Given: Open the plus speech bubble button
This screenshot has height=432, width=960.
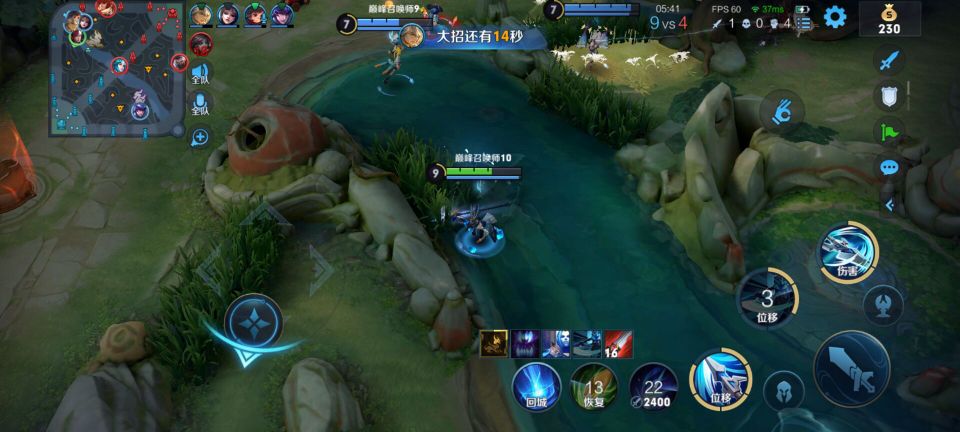Looking at the screenshot, I should click(200, 137).
